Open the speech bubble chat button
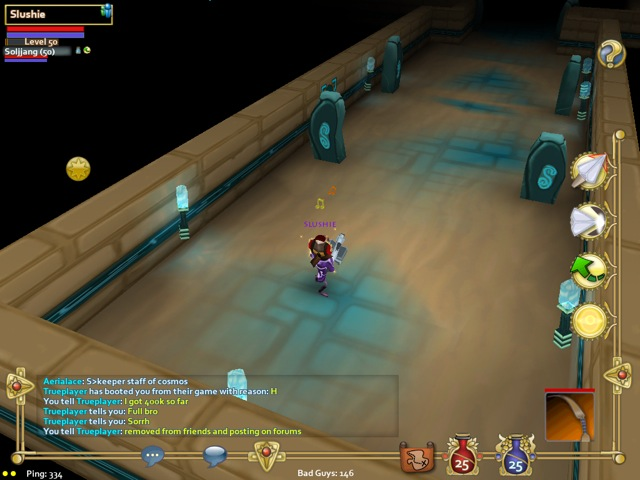This screenshot has height=480, width=640. [215, 456]
